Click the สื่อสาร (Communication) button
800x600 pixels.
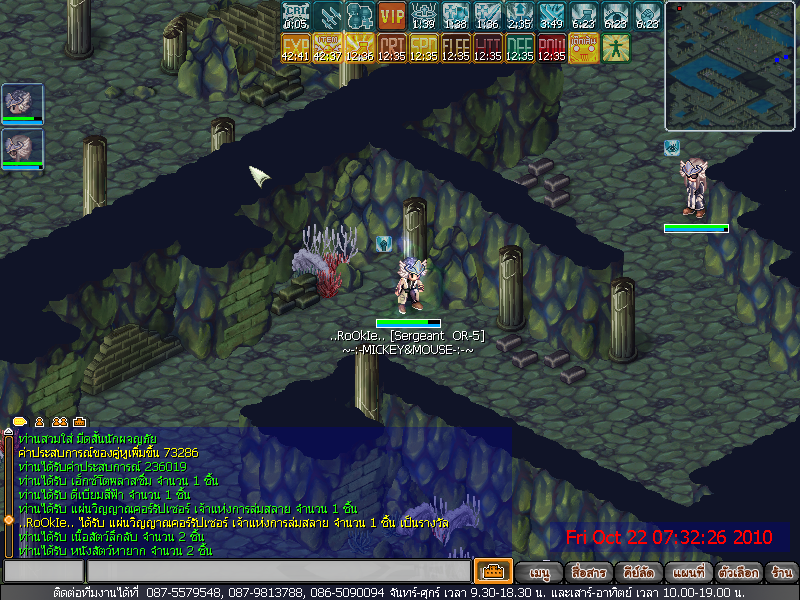590,573
